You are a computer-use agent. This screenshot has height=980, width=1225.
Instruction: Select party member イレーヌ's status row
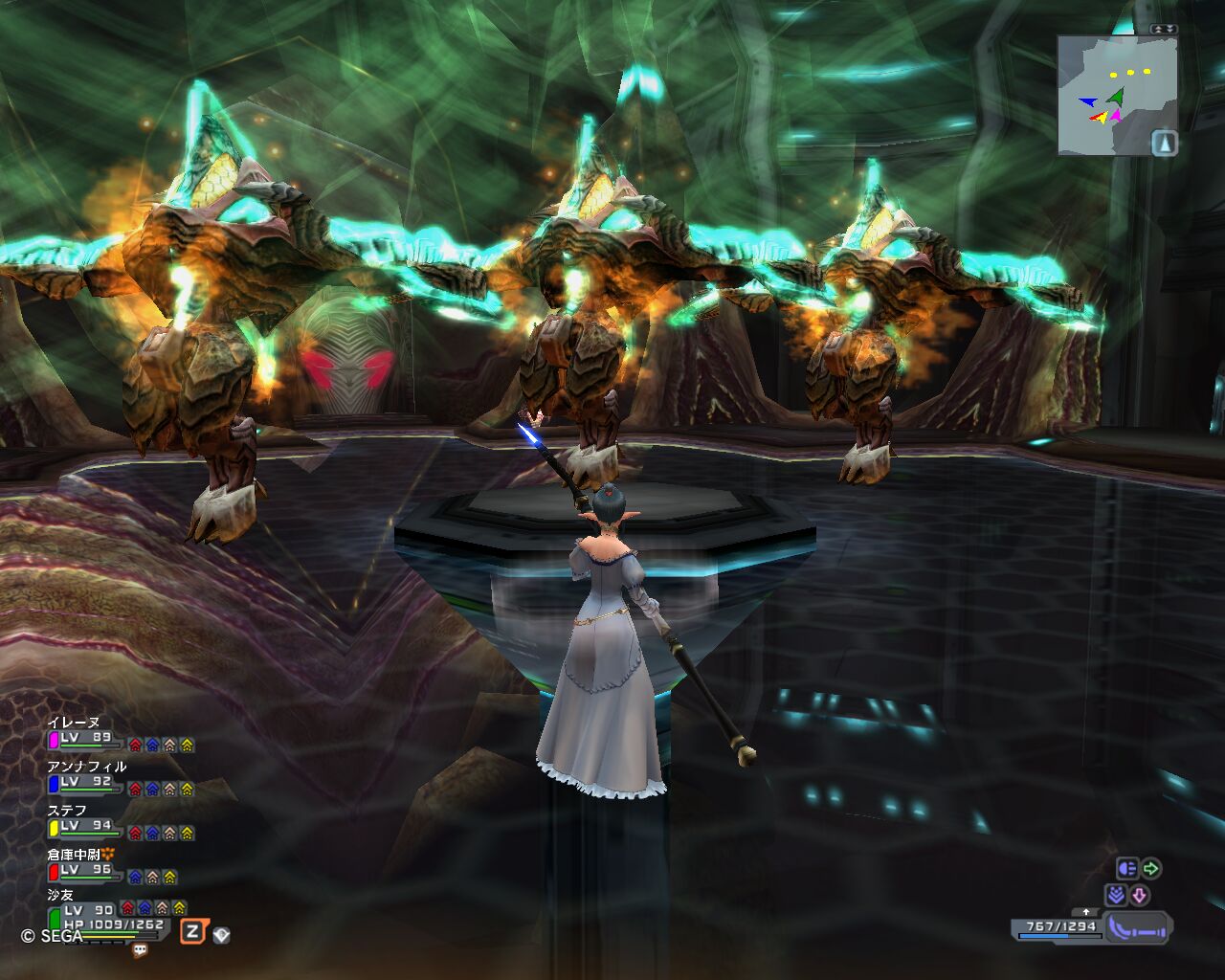[x=120, y=739]
